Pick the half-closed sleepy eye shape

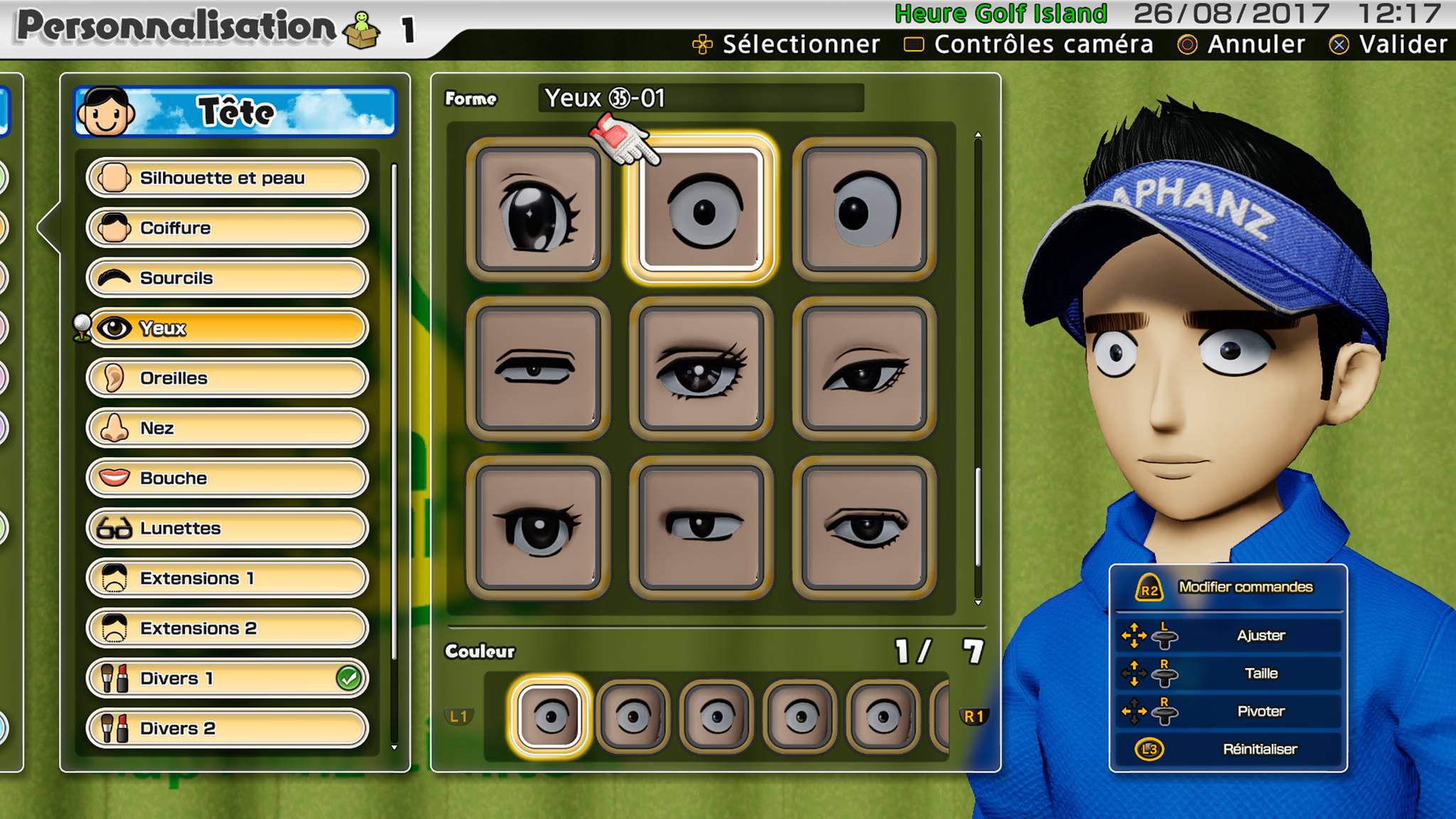point(538,369)
